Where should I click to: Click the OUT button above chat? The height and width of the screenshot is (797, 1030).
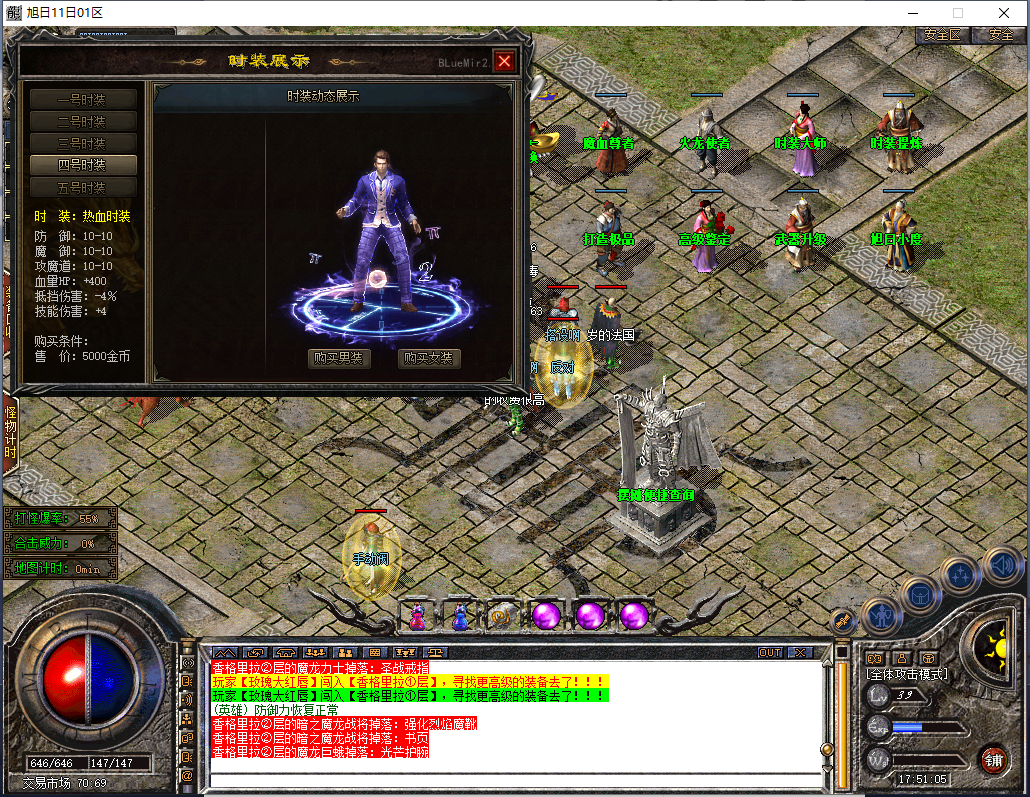[770, 652]
